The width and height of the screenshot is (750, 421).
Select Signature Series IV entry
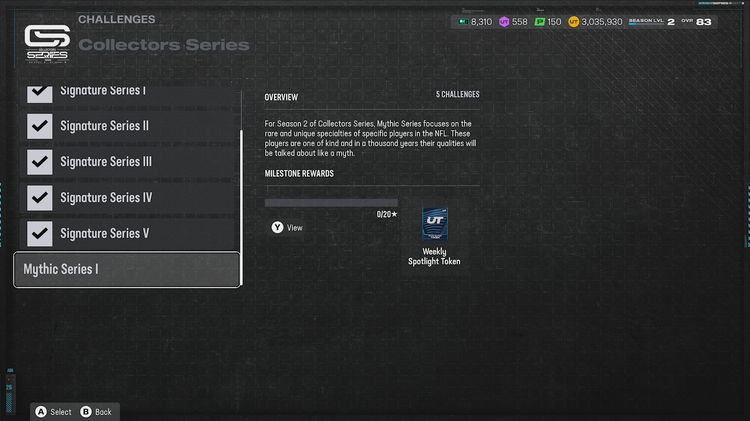pos(127,198)
